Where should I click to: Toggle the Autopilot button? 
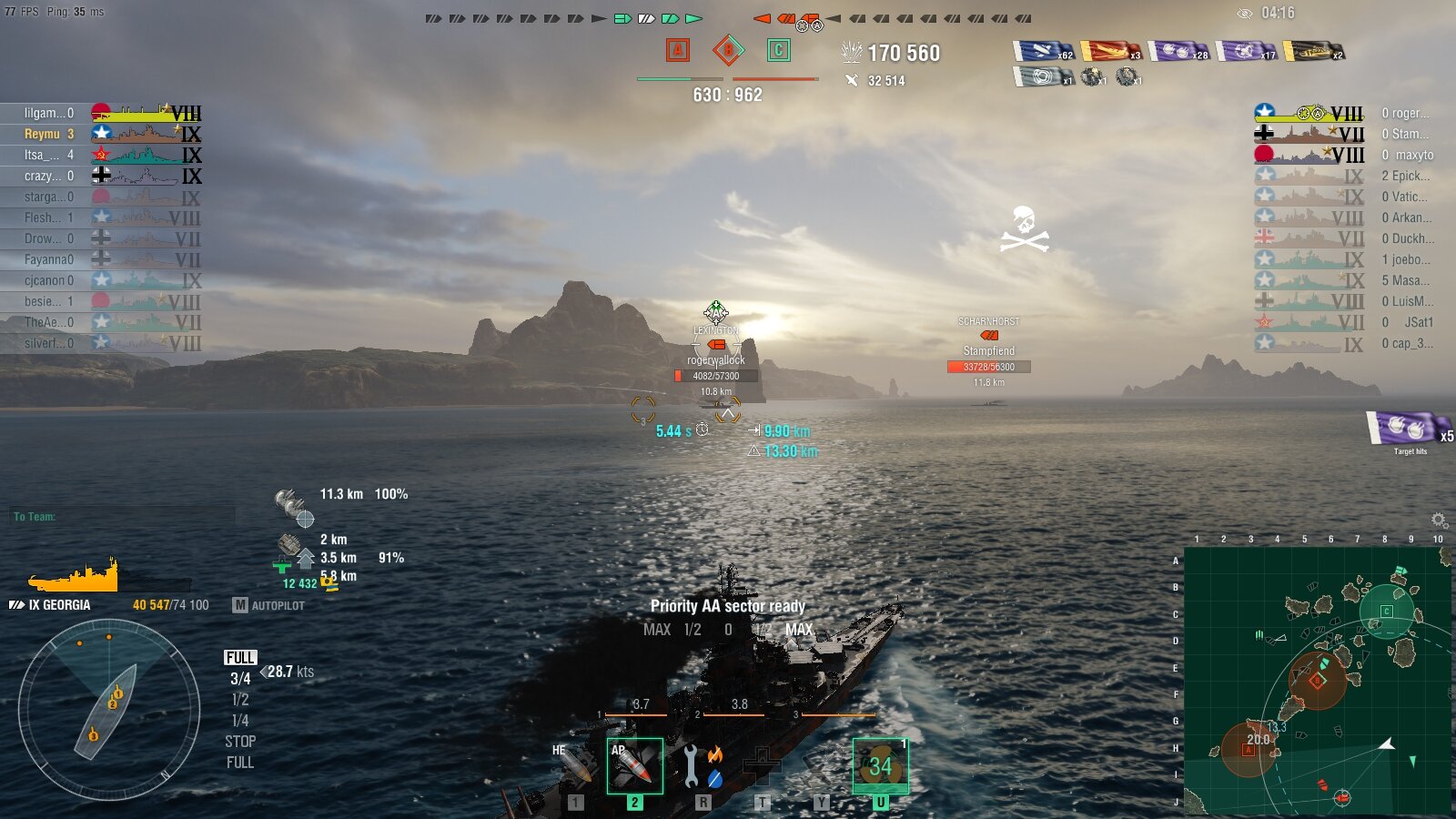[268, 605]
